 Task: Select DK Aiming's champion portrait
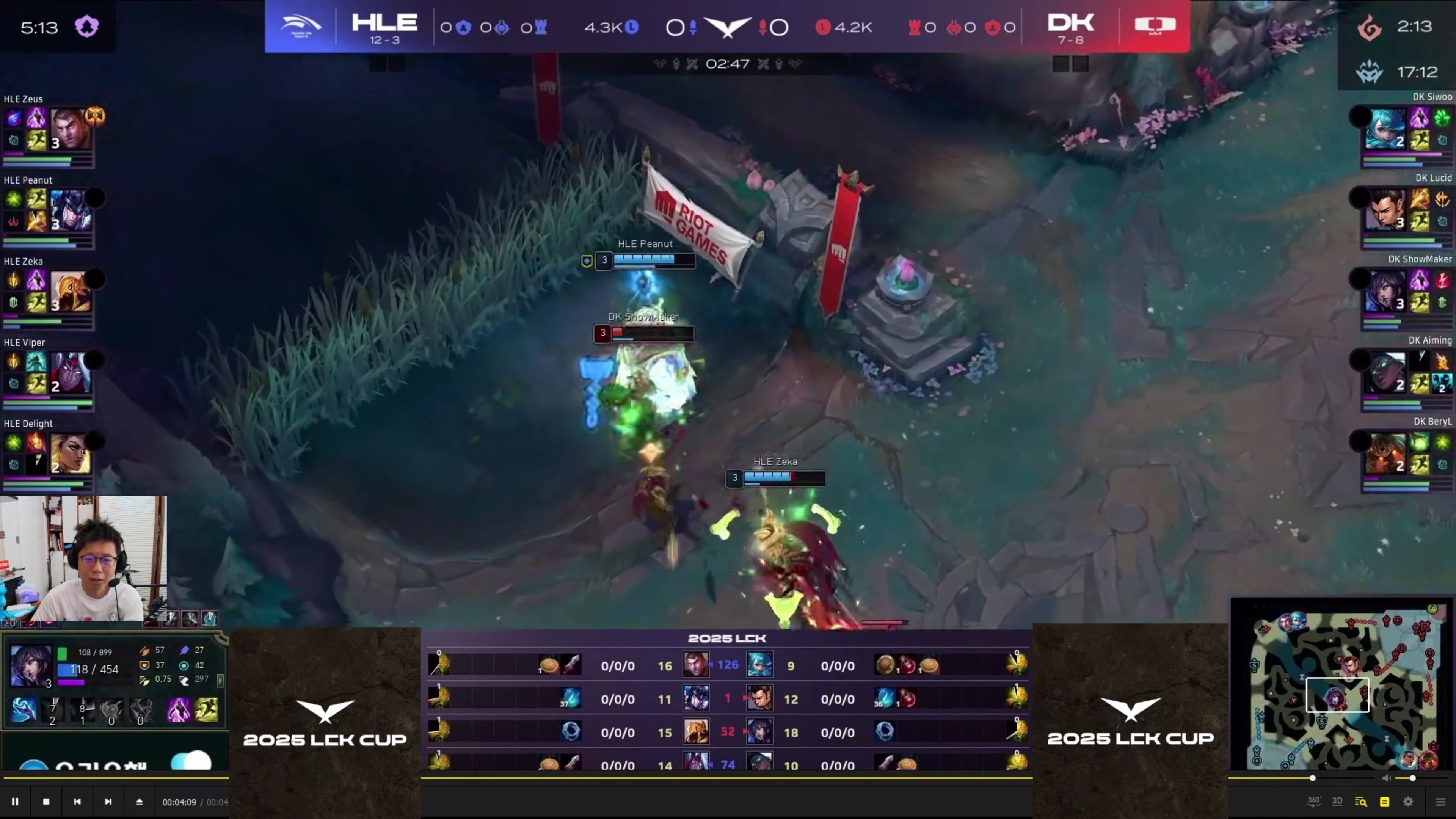(x=1385, y=372)
